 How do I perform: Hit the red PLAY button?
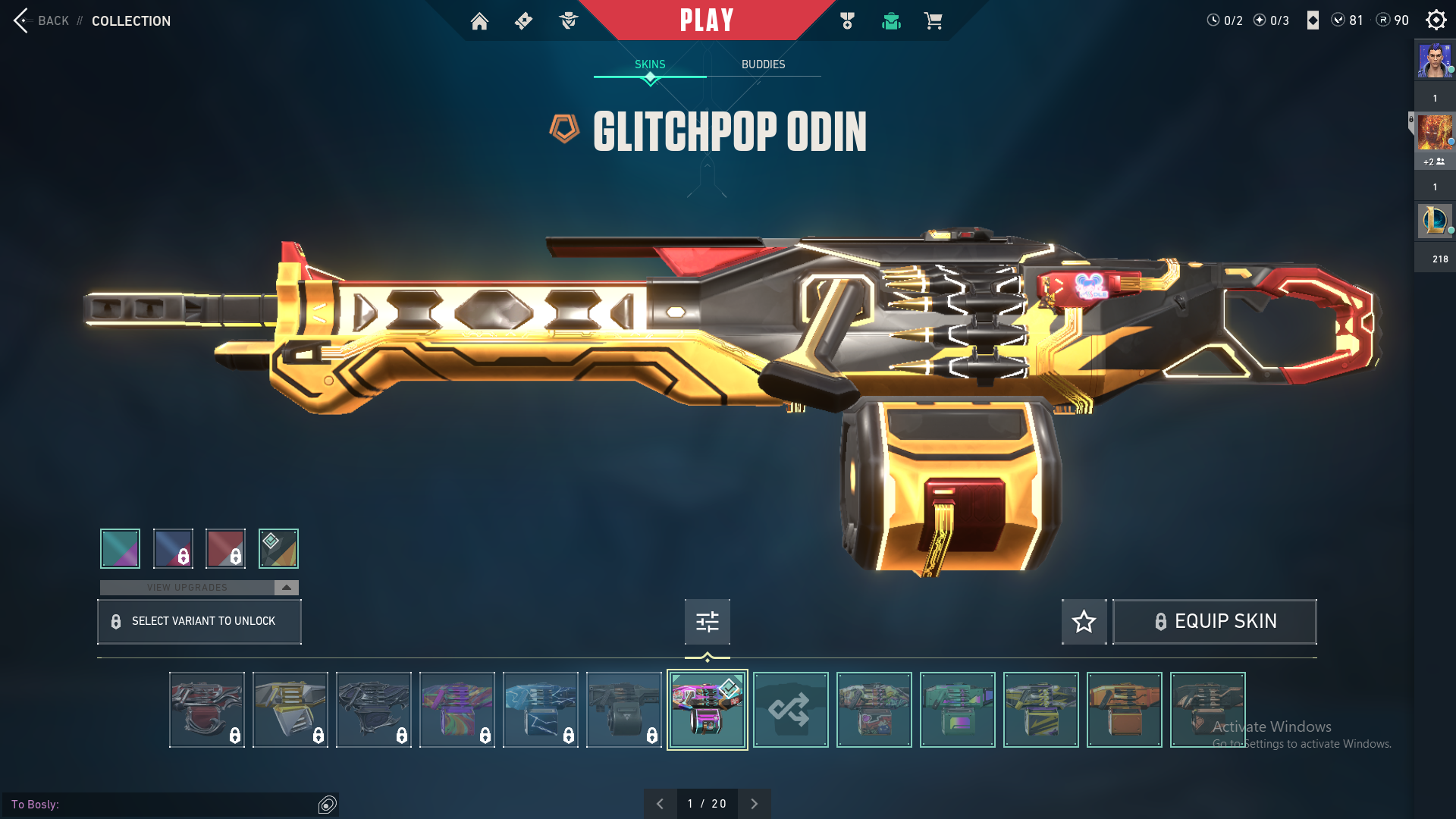(706, 20)
